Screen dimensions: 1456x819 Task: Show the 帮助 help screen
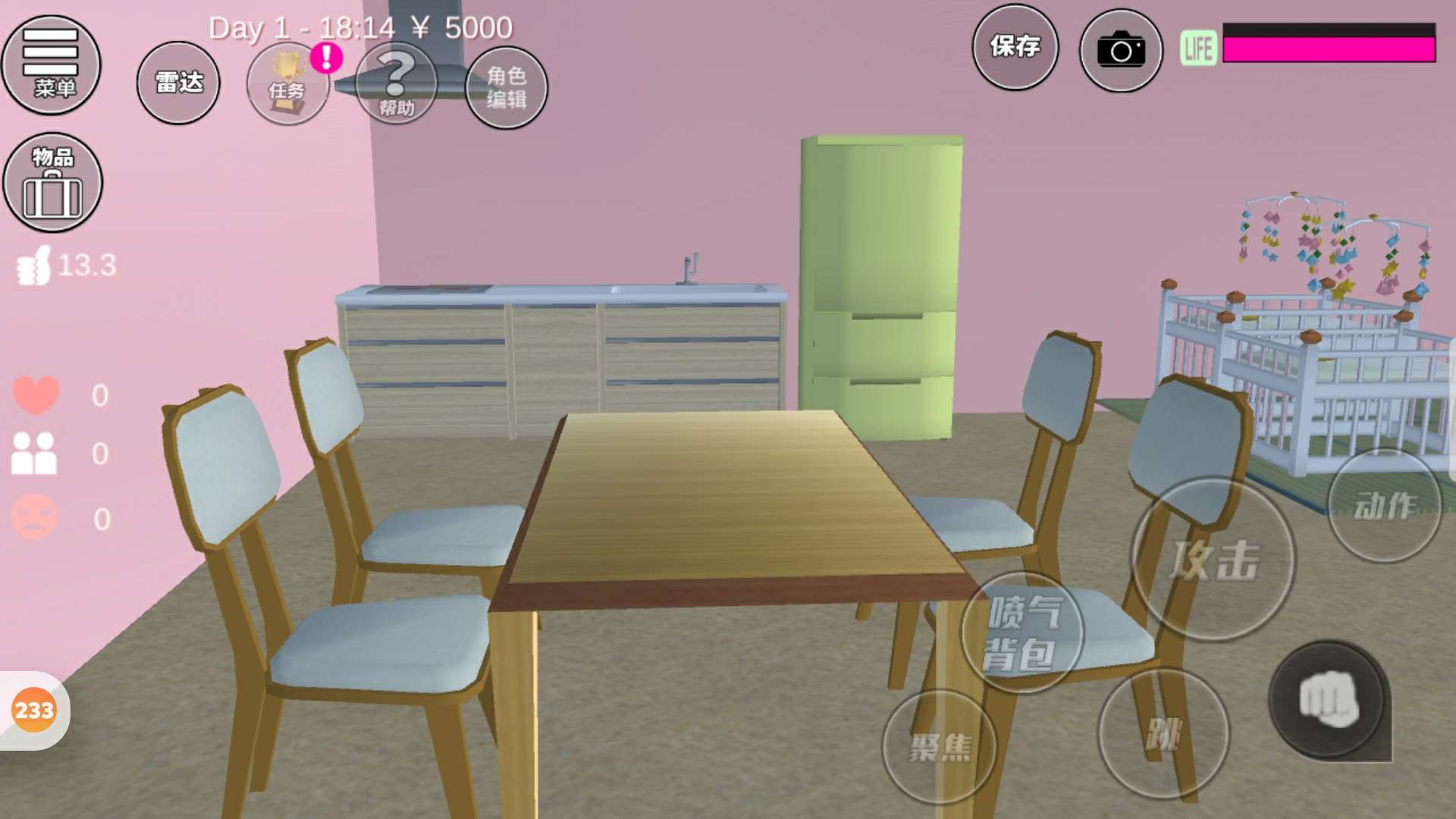click(x=396, y=83)
